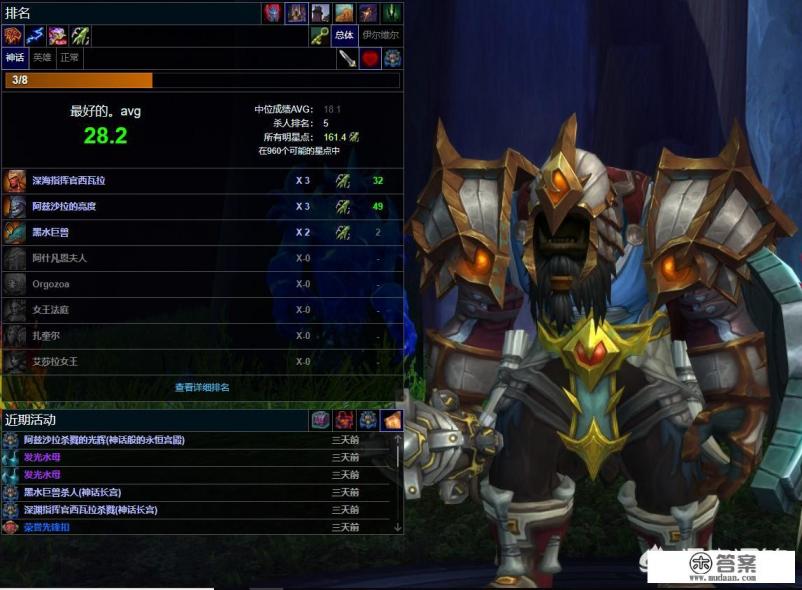Open the 黑水巨兽杀人 activity entry
Screen dimensions: 802x590
[78, 492]
